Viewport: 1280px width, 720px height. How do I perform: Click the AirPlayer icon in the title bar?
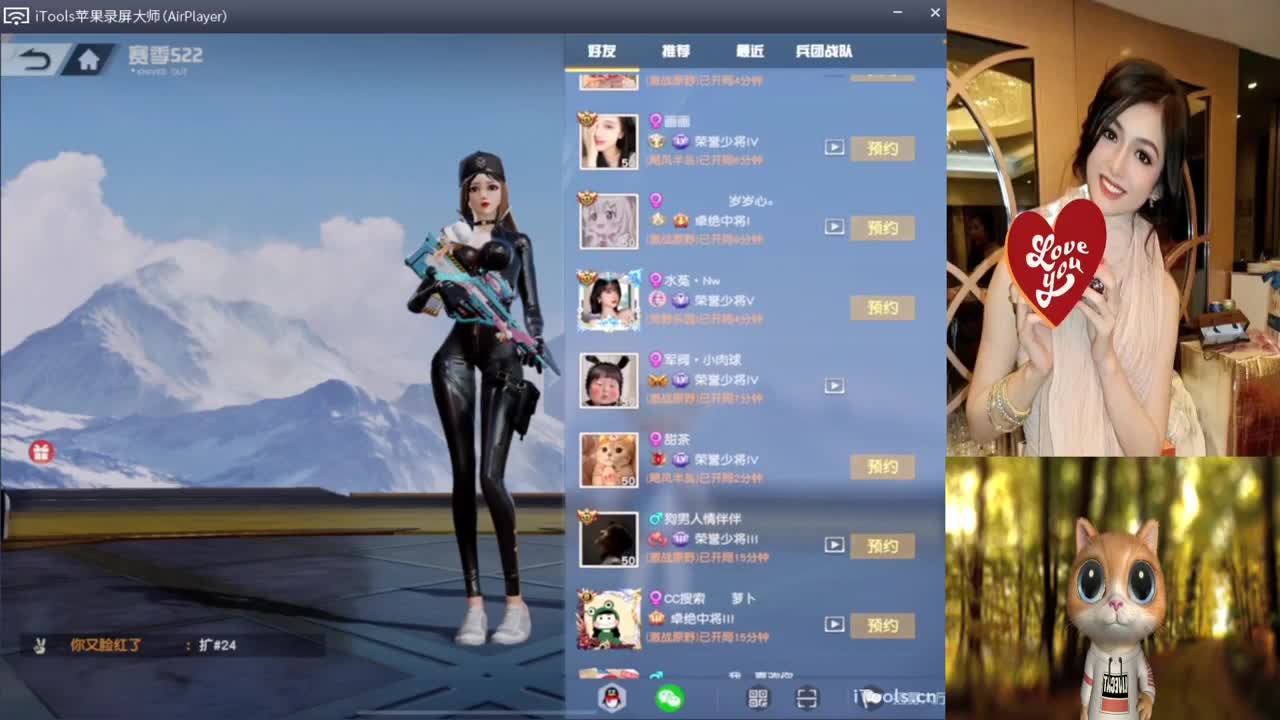(x=14, y=13)
